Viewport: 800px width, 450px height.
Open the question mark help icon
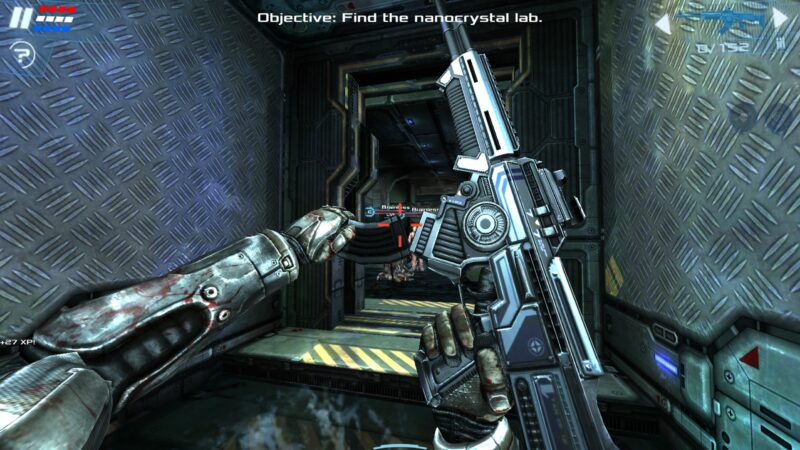tap(22, 53)
